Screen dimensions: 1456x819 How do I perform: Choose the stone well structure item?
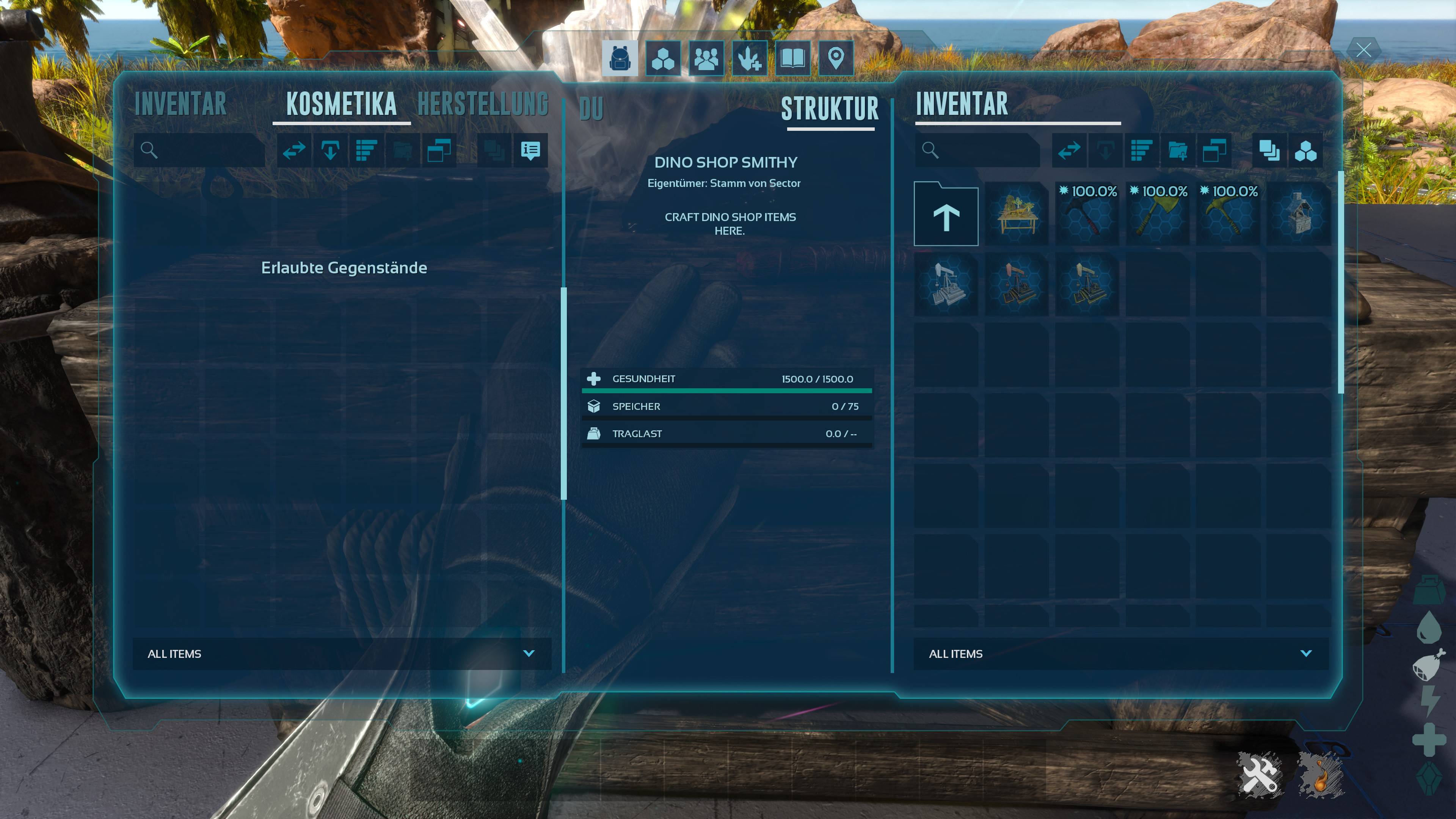pos(1298,215)
